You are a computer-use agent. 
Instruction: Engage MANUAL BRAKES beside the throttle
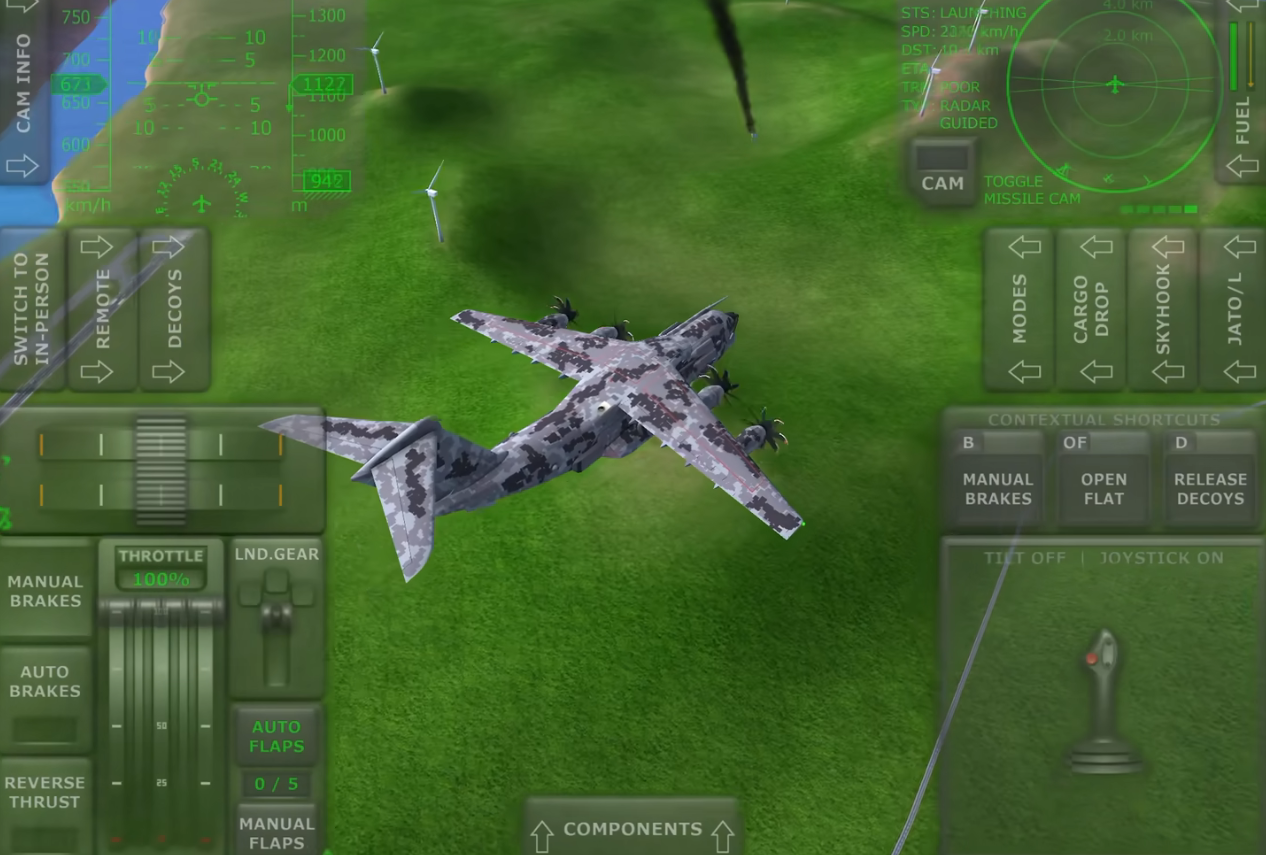(45, 590)
